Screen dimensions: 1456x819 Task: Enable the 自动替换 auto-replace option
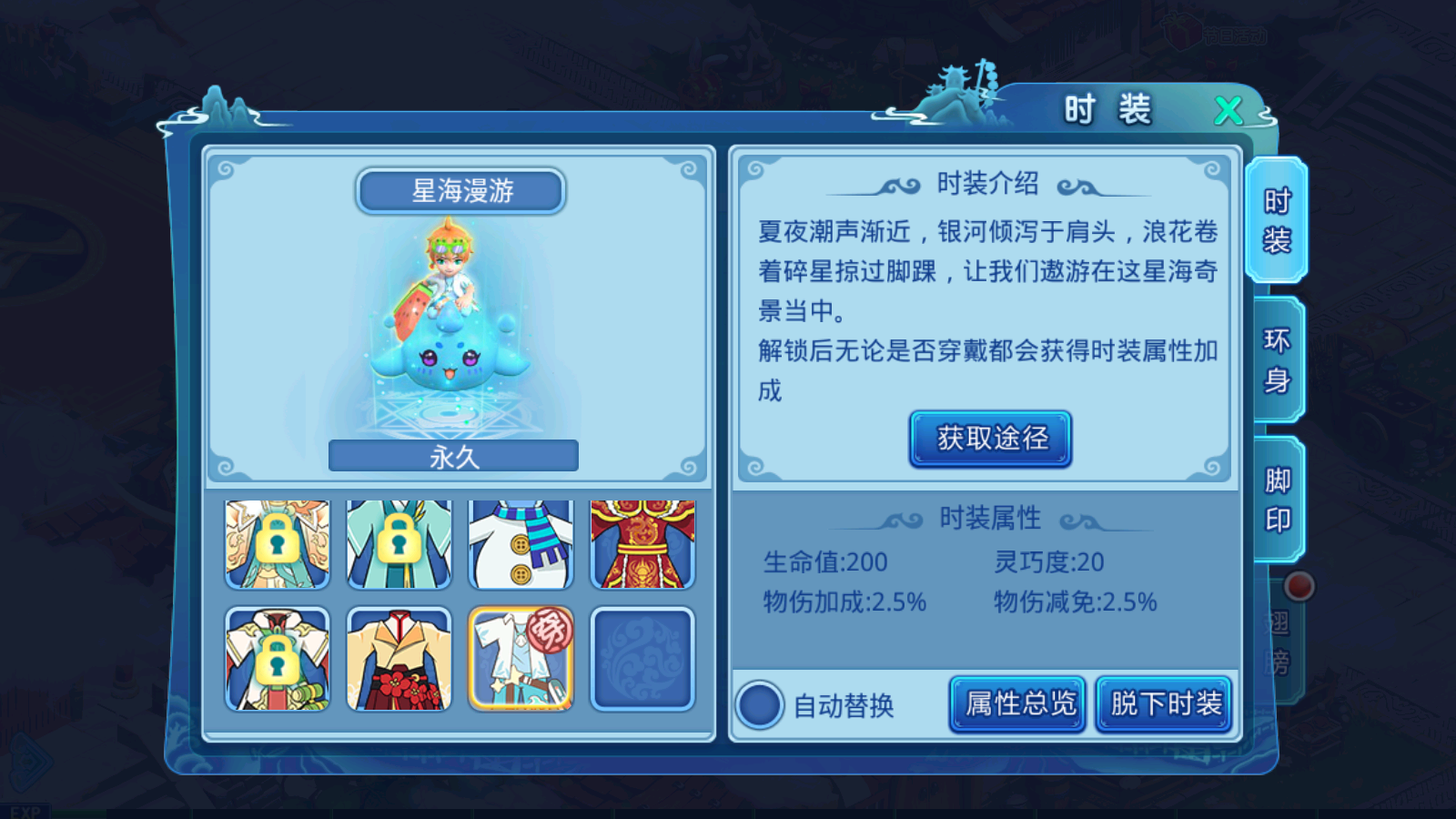[758, 705]
